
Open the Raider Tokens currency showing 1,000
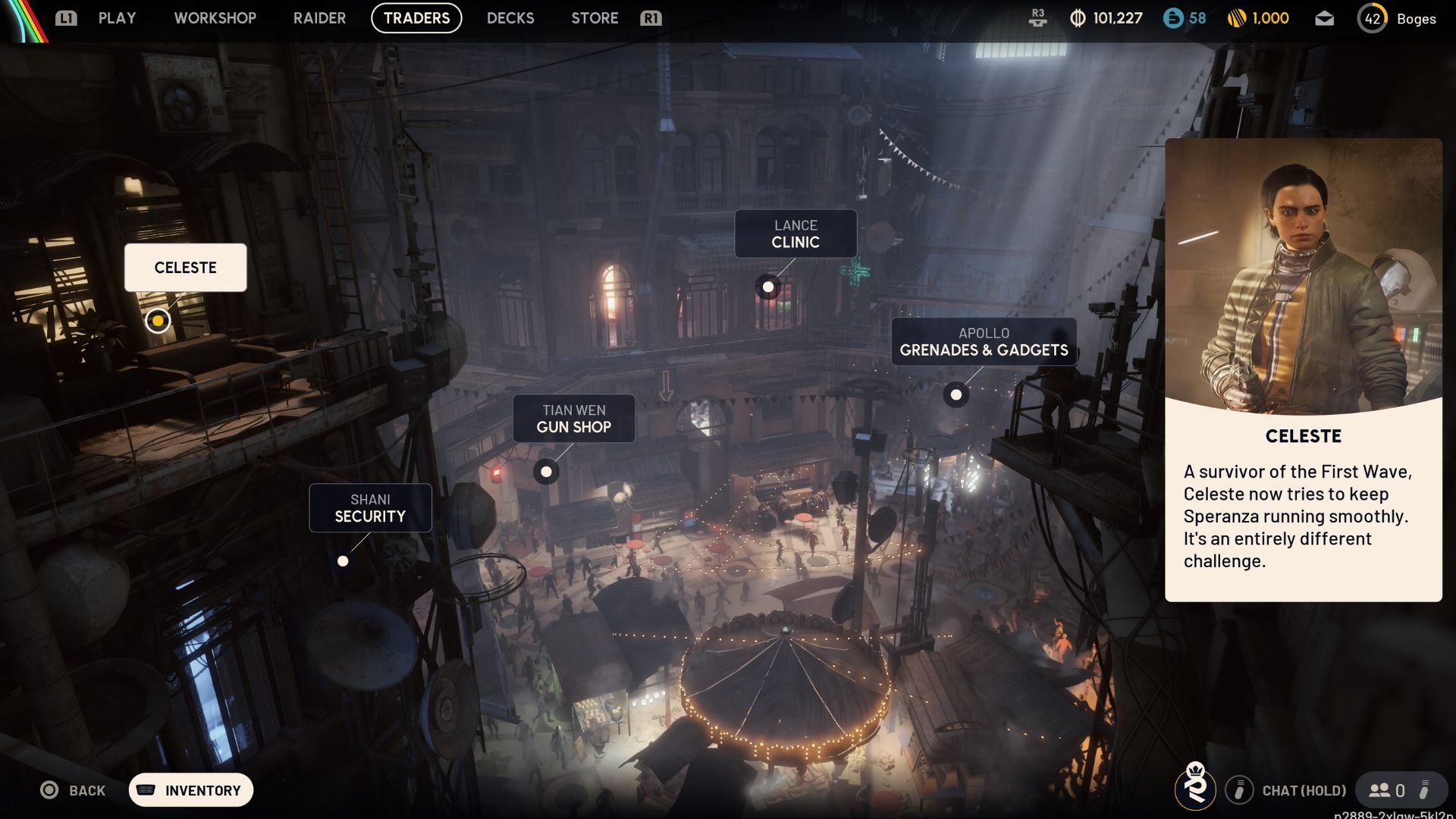click(x=1258, y=18)
